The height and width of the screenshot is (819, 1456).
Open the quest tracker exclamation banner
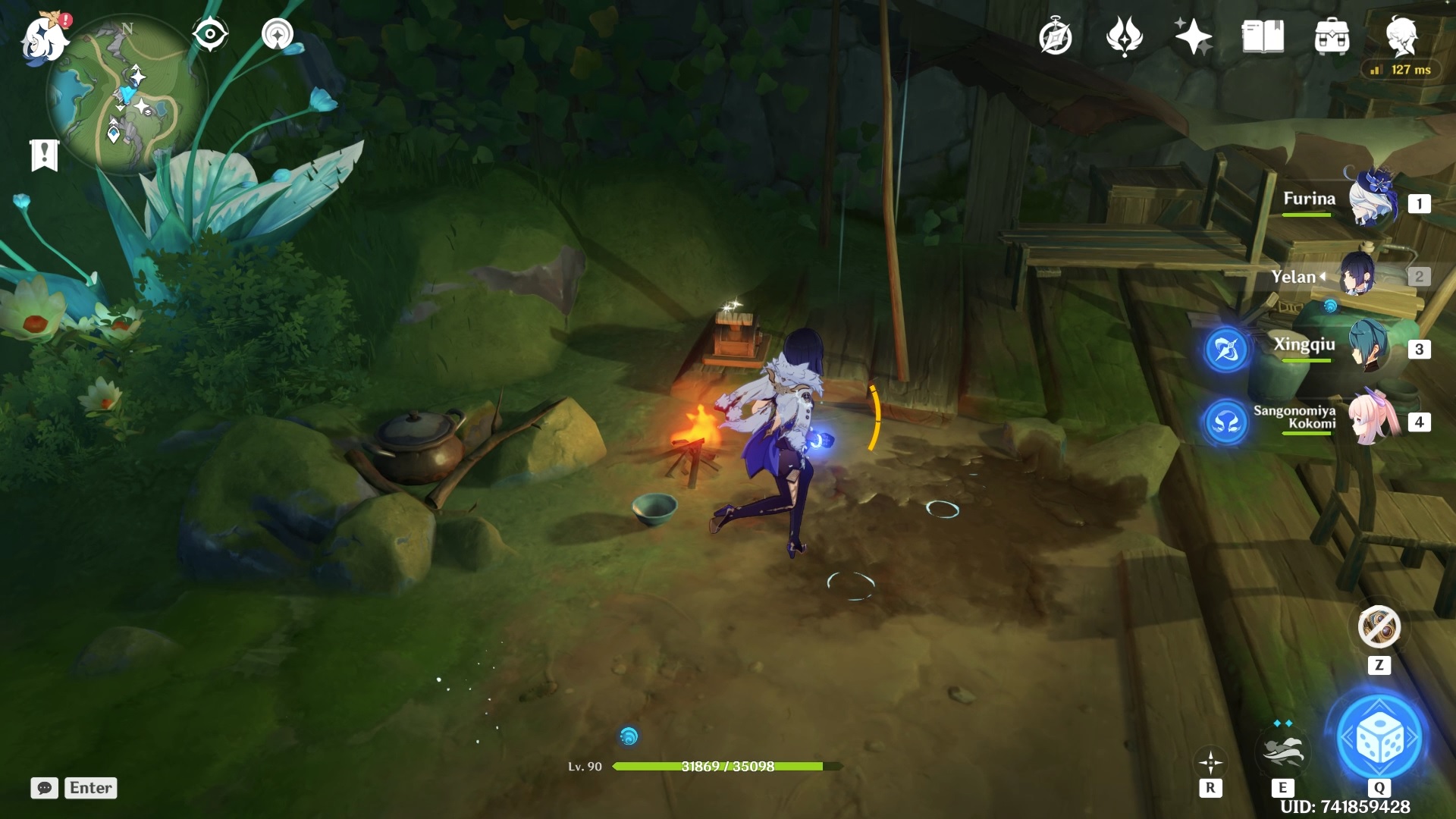pos(44,155)
